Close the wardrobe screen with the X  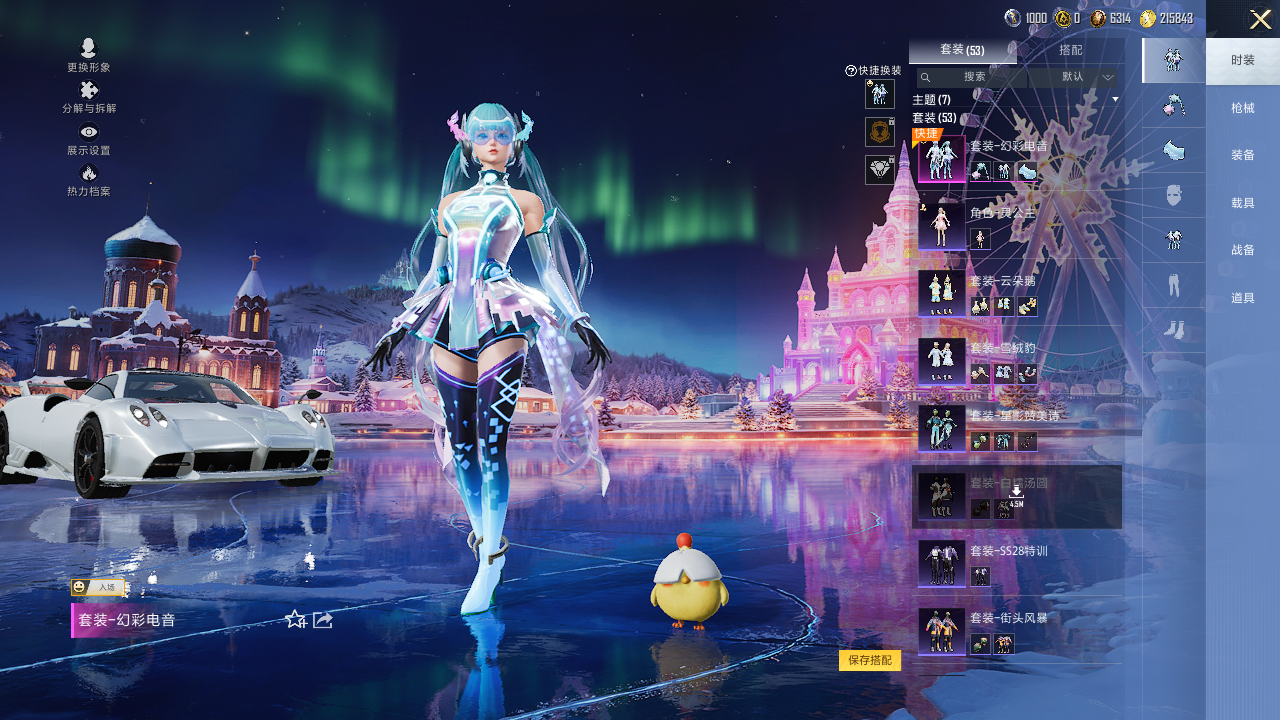[x=1260, y=19]
